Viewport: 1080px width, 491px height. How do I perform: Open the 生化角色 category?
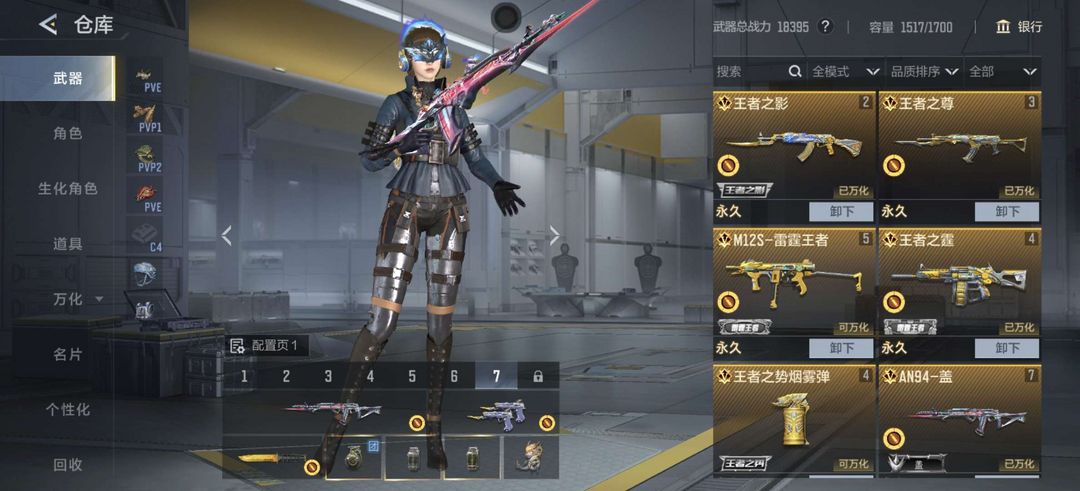click(x=67, y=188)
